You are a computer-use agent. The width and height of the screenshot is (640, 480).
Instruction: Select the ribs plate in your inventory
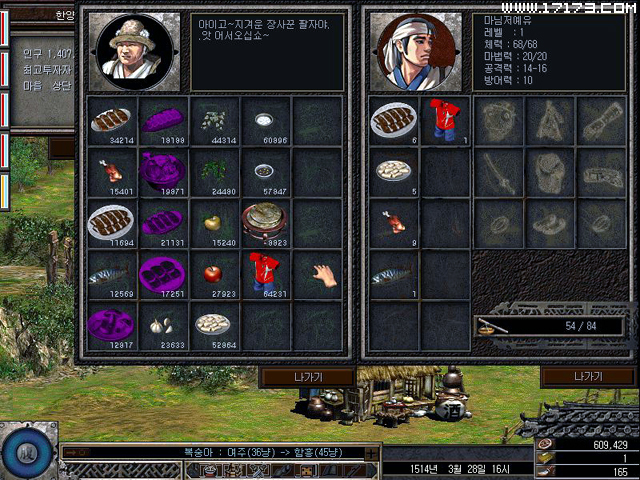coord(394,119)
